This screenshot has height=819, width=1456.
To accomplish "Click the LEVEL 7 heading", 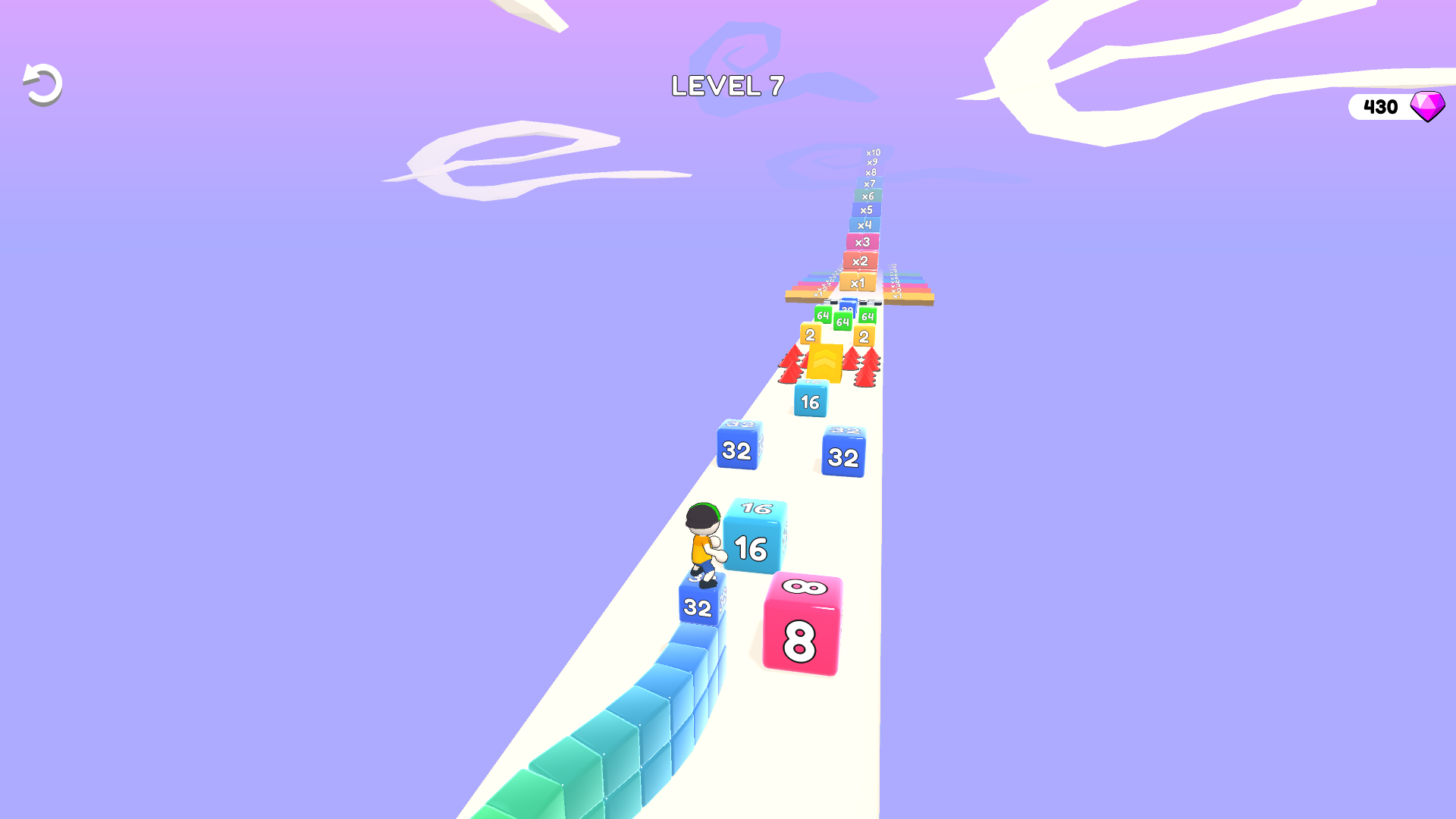I will tap(728, 86).
